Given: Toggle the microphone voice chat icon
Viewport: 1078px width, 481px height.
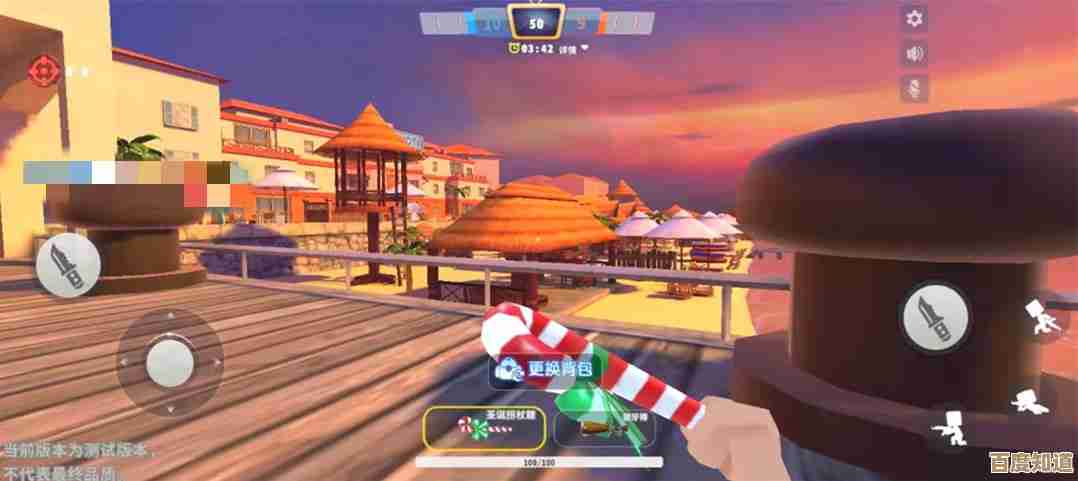Looking at the screenshot, I should tap(913, 88).
